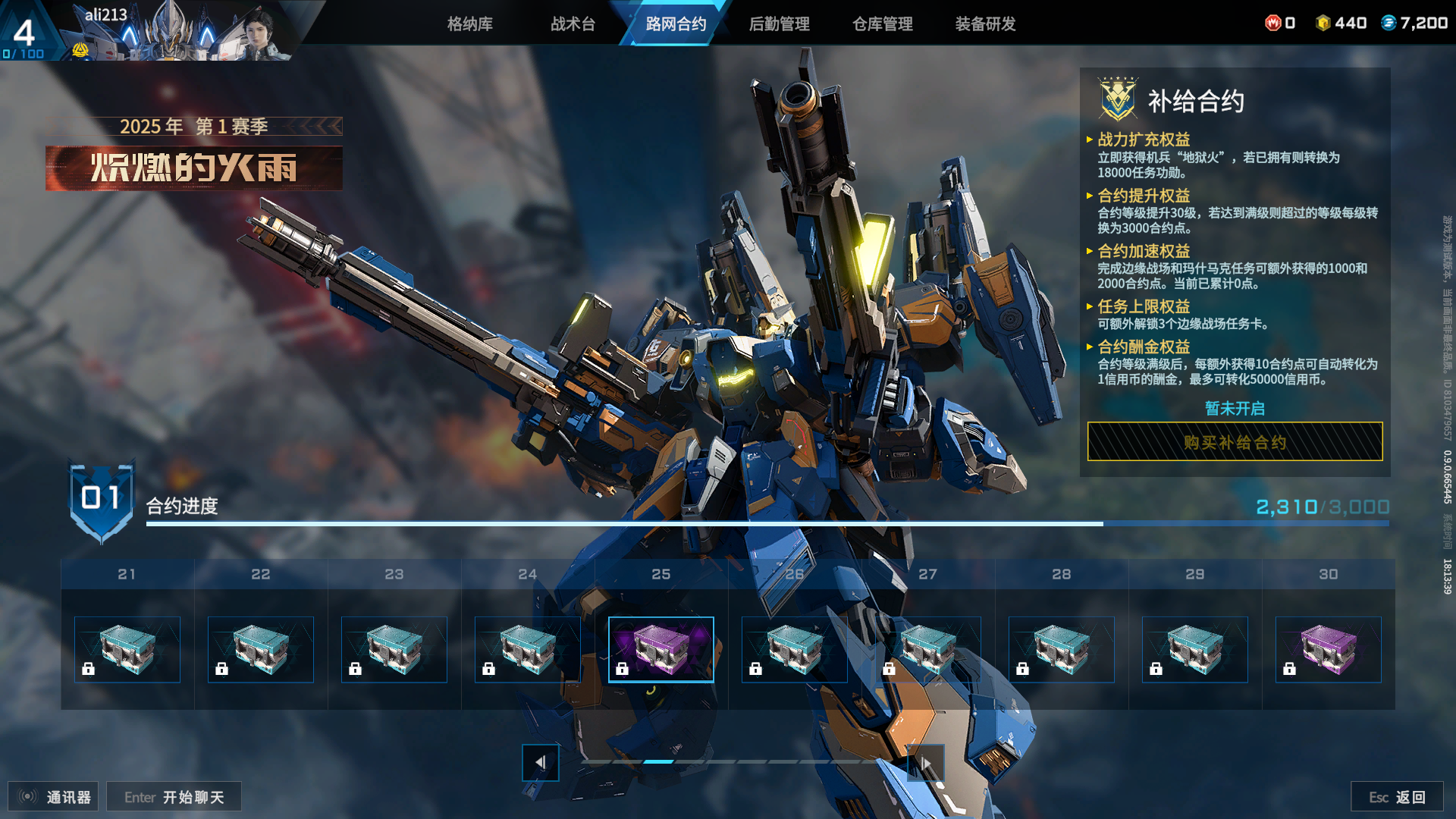
Task: Switch to the 战术台 tab
Action: tap(573, 24)
